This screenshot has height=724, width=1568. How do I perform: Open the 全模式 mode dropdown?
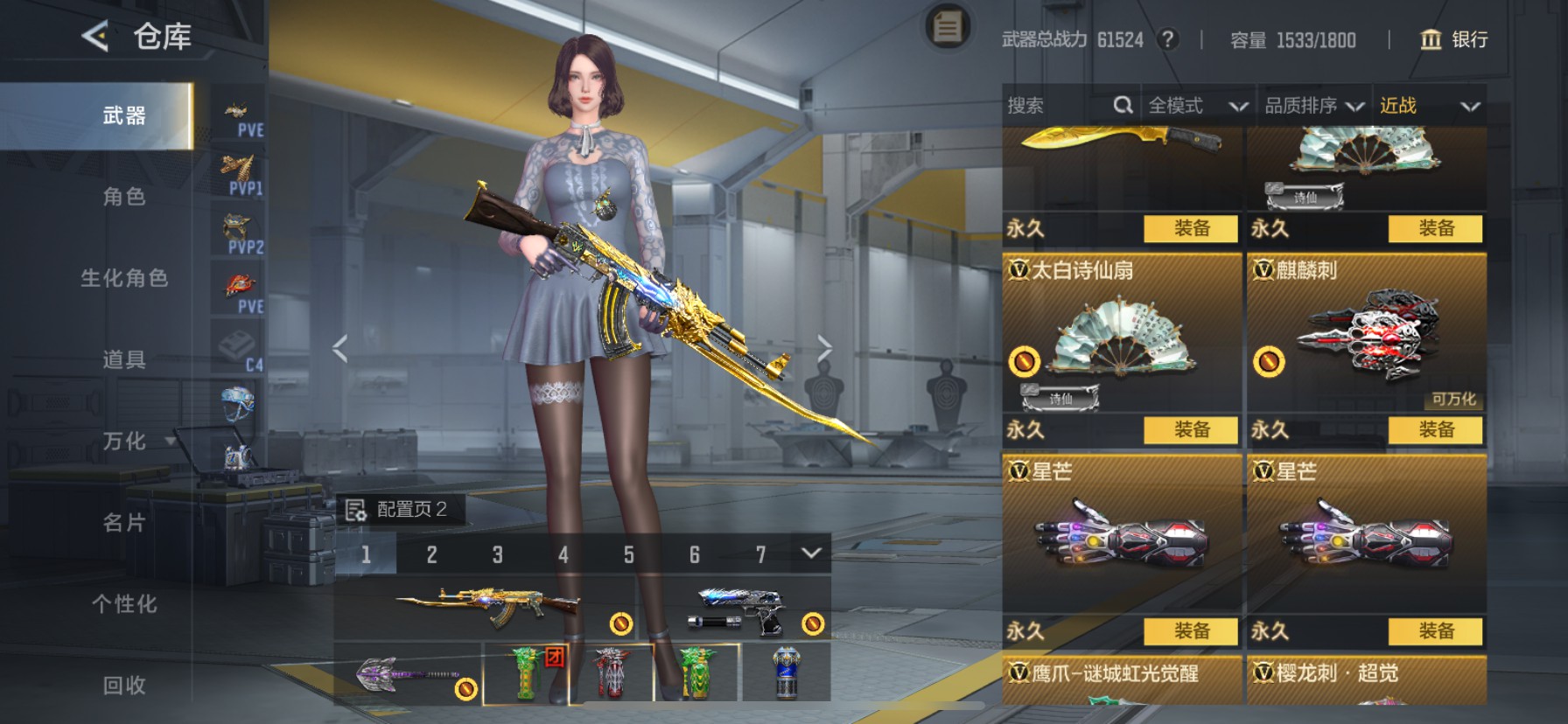[x=1197, y=106]
